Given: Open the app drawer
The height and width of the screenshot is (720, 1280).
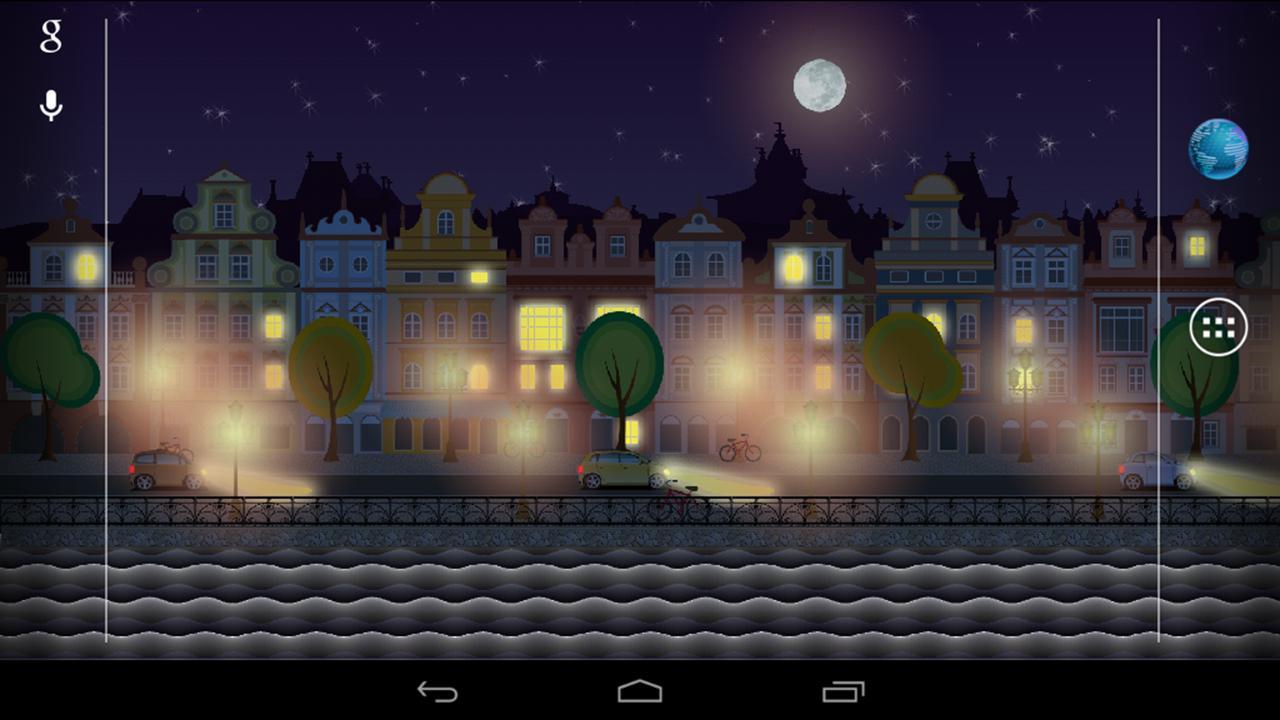Looking at the screenshot, I should (1218, 325).
